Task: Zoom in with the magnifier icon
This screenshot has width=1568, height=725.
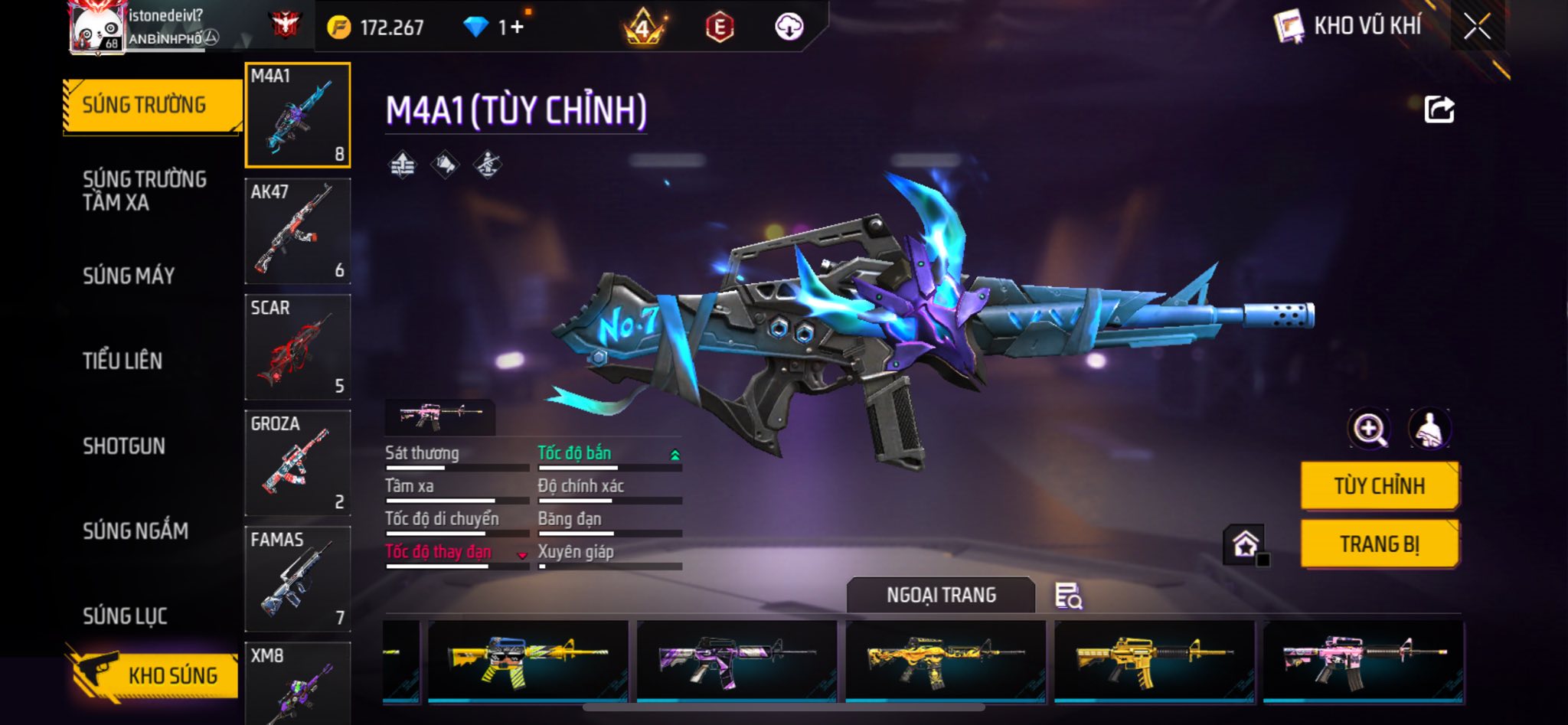Action: [1369, 429]
